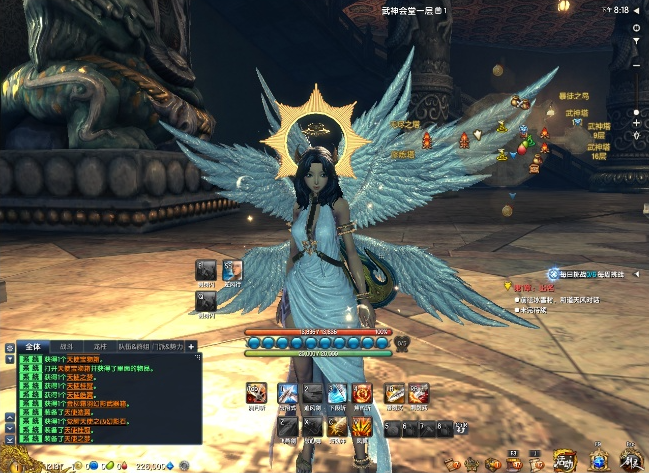Add a new chat tab with plus button
Screen dimensions: 649x473
[x=191, y=346]
